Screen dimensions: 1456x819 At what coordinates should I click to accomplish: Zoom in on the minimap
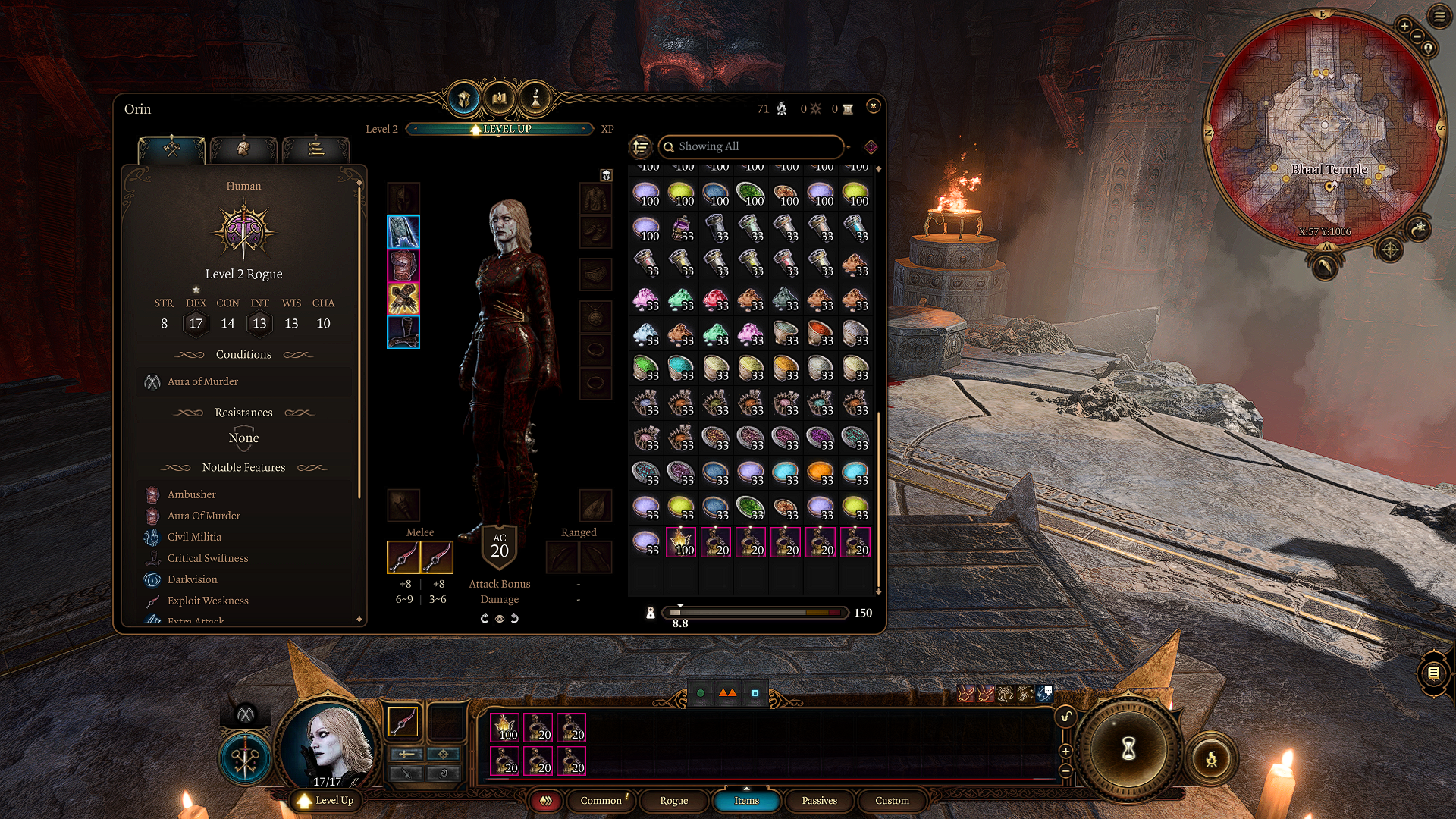[x=1404, y=27]
